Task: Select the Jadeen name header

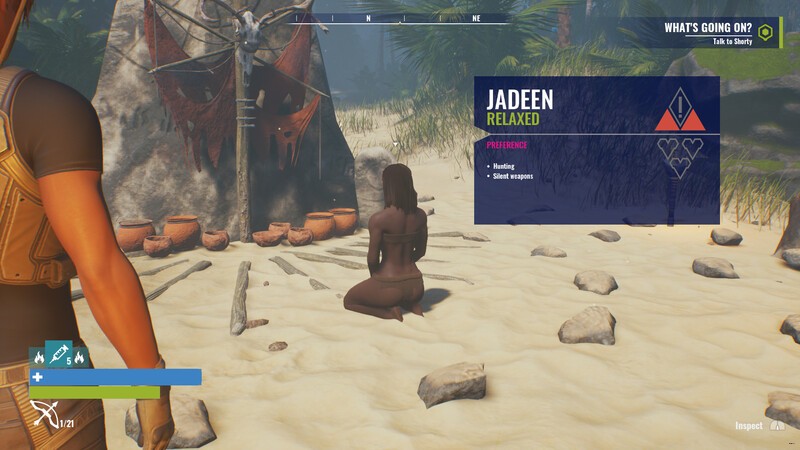Action: (x=520, y=99)
